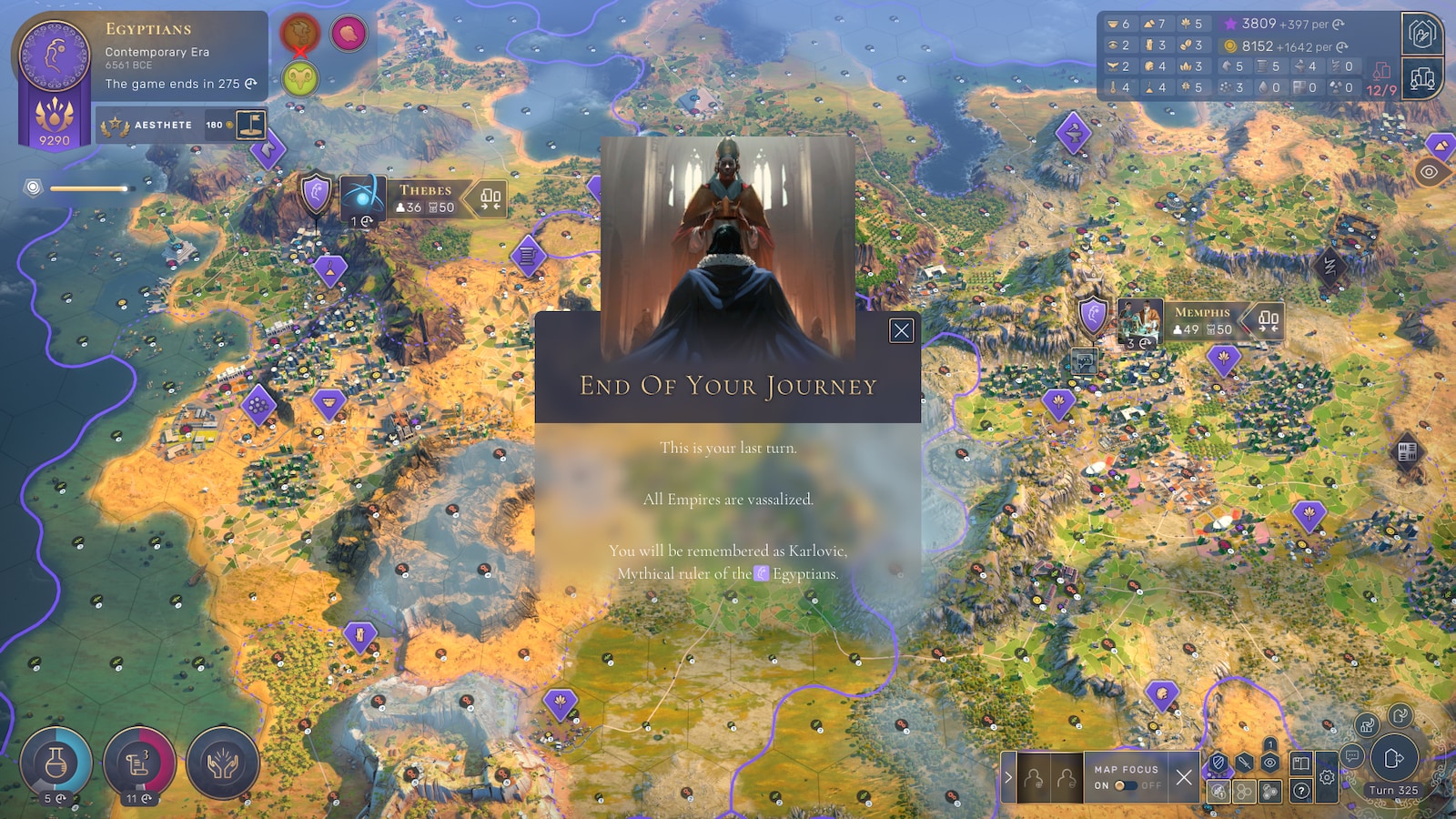Open the religion hands screen
This screenshot has height=819, width=1456.
click(x=222, y=763)
